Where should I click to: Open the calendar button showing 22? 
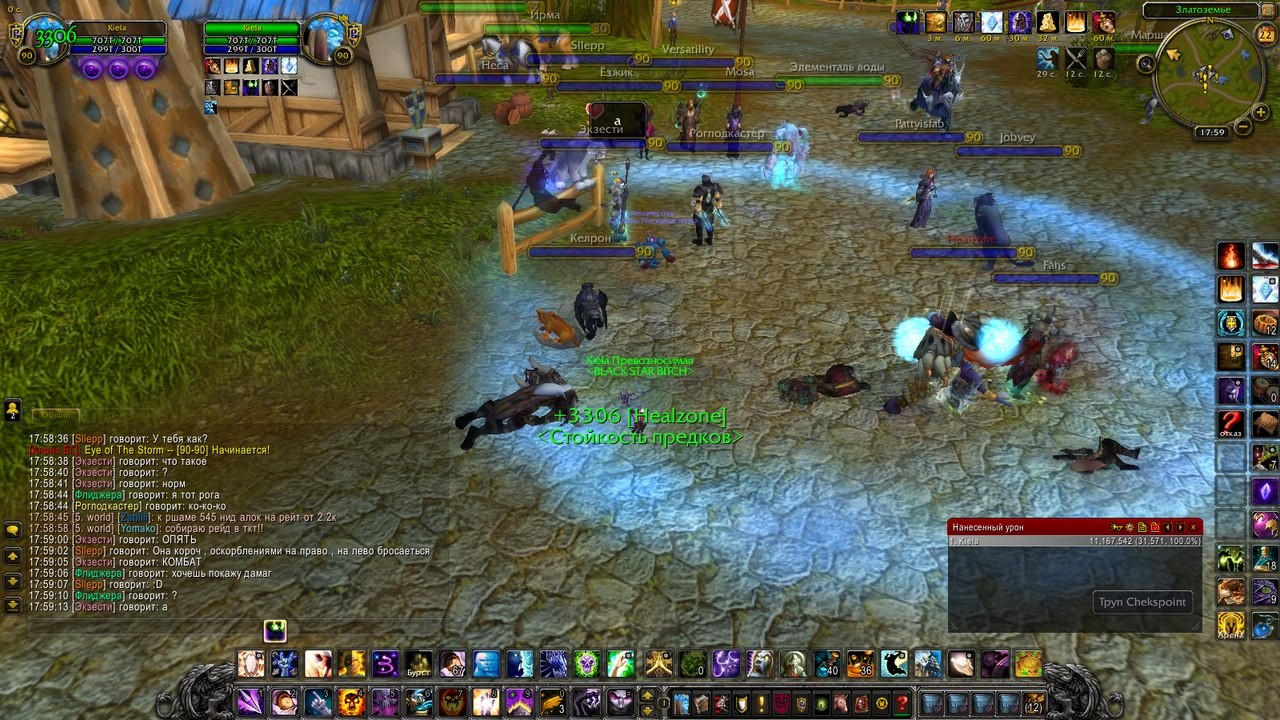point(1265,34)
